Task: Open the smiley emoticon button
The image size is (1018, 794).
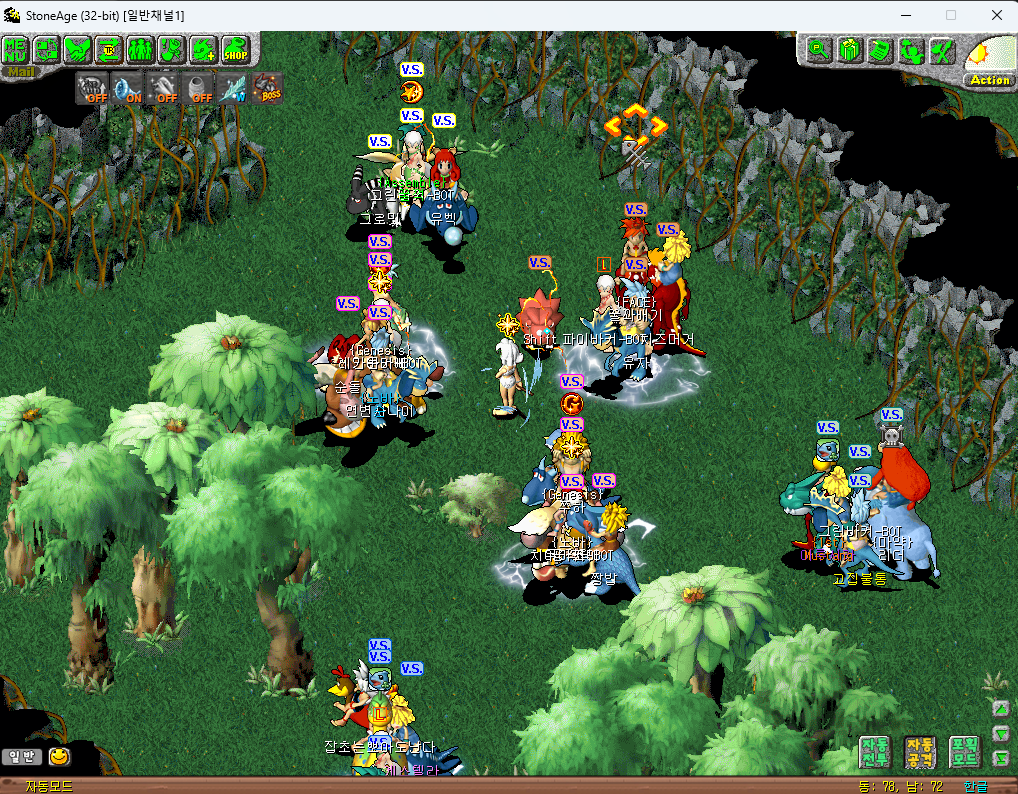Action: coord(60,756)
